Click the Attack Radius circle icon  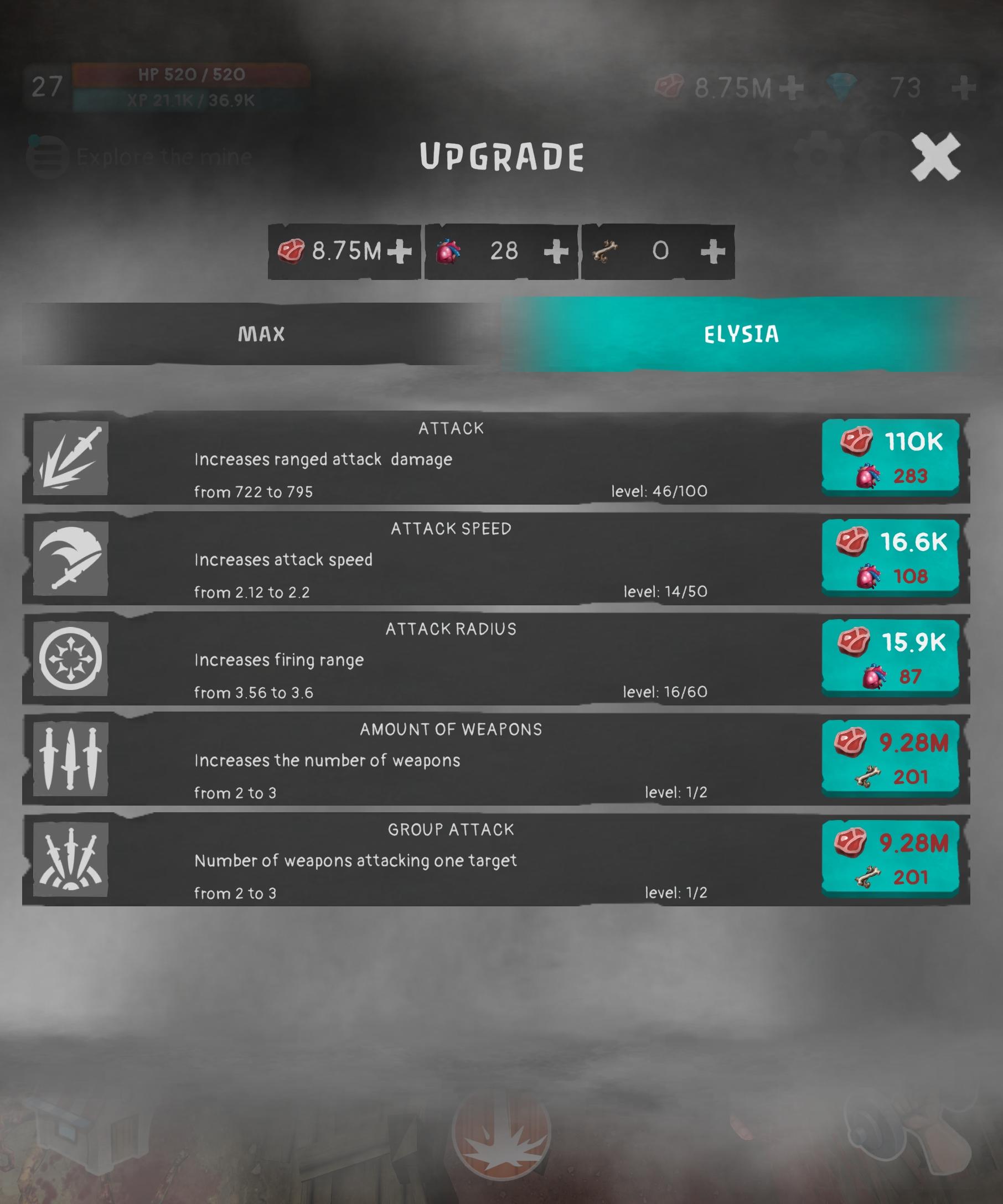[x=67, y=660]
